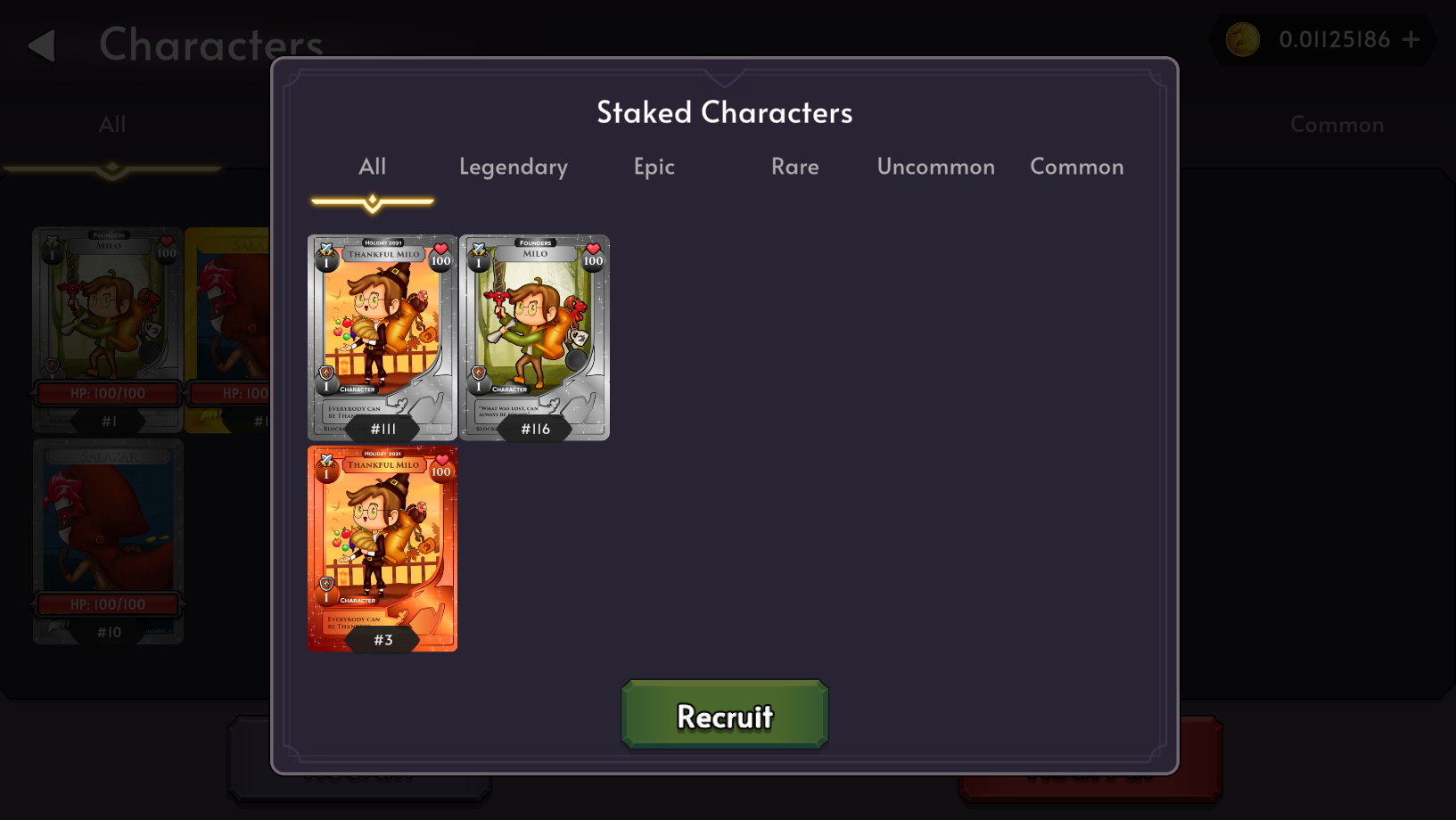Toggle the Epic rarity filter

(654, 167)
